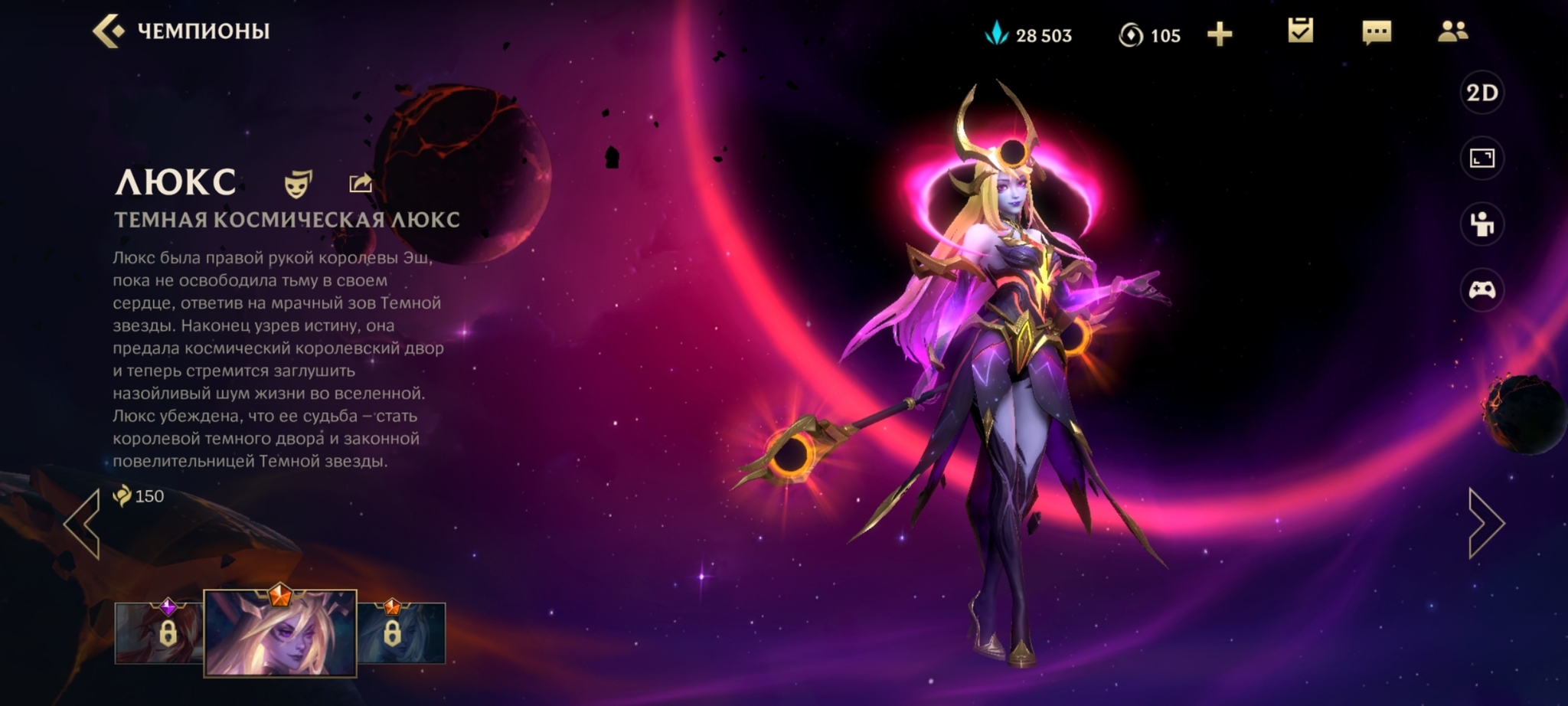Open the tasks checklist icon
Image resolution: width=1568 pixels, height=706 pixels.
point(1300,31)
